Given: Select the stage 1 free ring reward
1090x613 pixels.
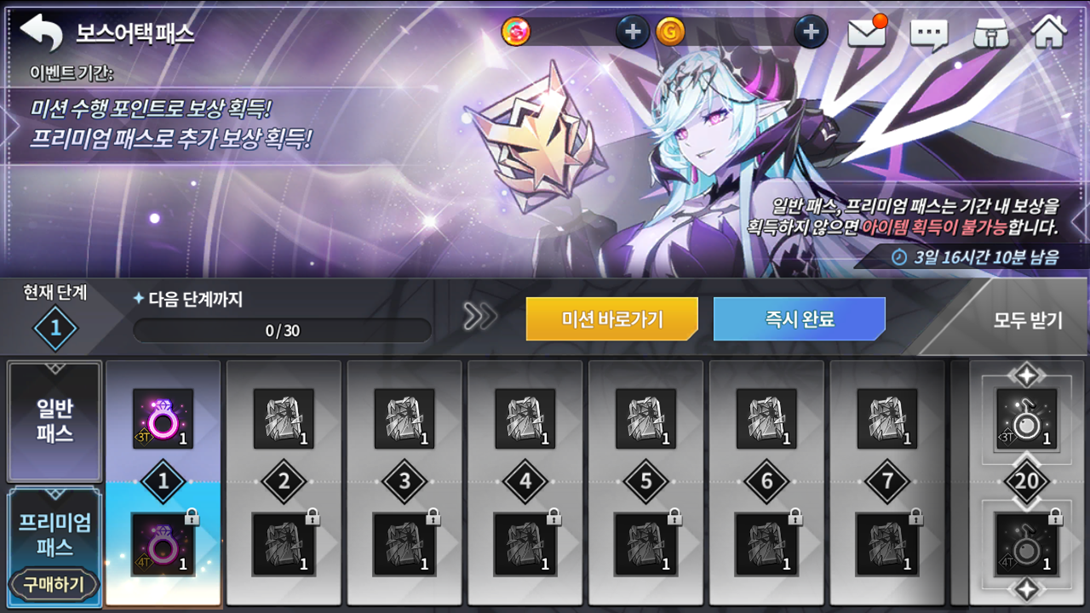Looking at the screenshot, I should 163,419.
